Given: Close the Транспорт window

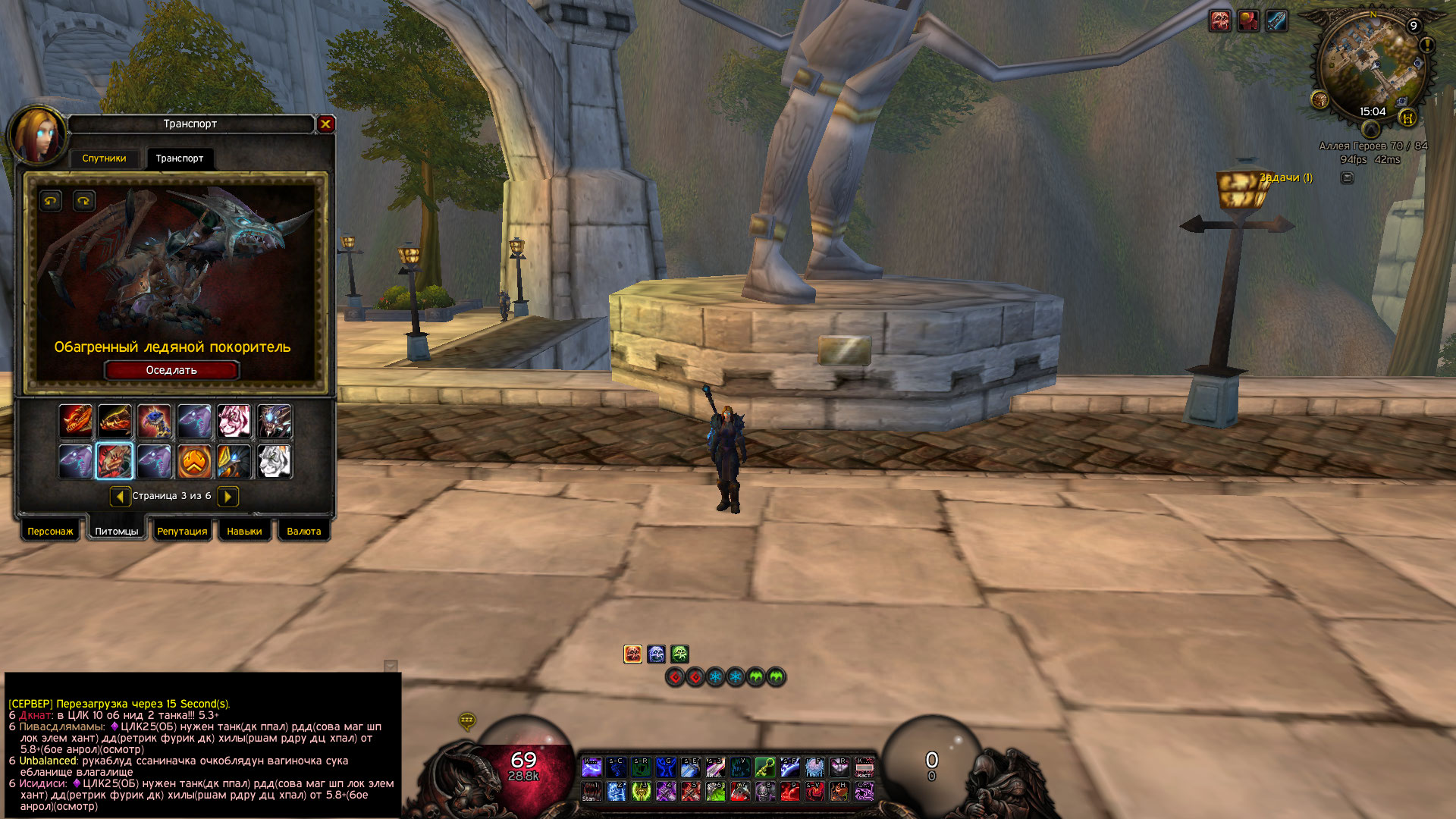Looking at the screenshot, I should coord(326,124).
